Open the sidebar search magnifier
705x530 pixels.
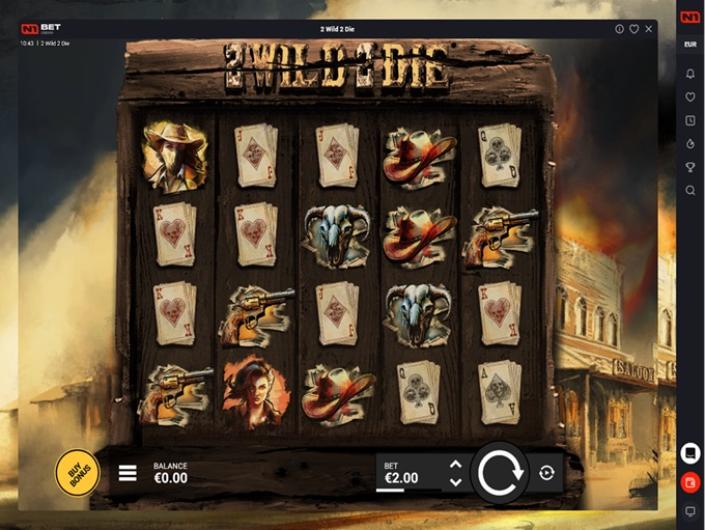pyautogui.click(x=690, y=190)
